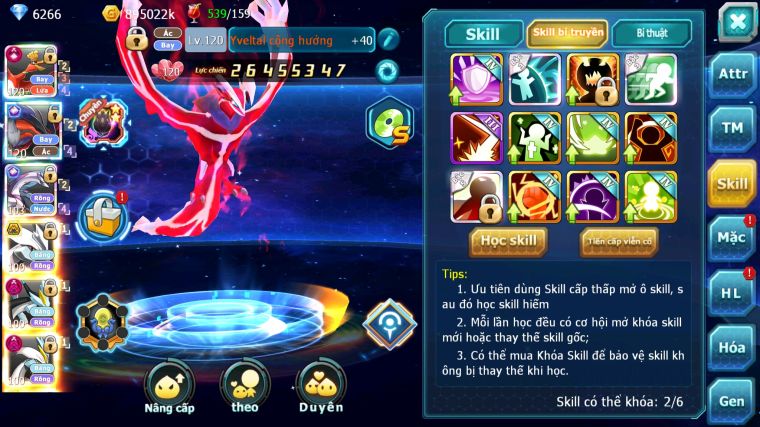Show the HL side tab
760x427 pixels.
[x=732, y=292]
